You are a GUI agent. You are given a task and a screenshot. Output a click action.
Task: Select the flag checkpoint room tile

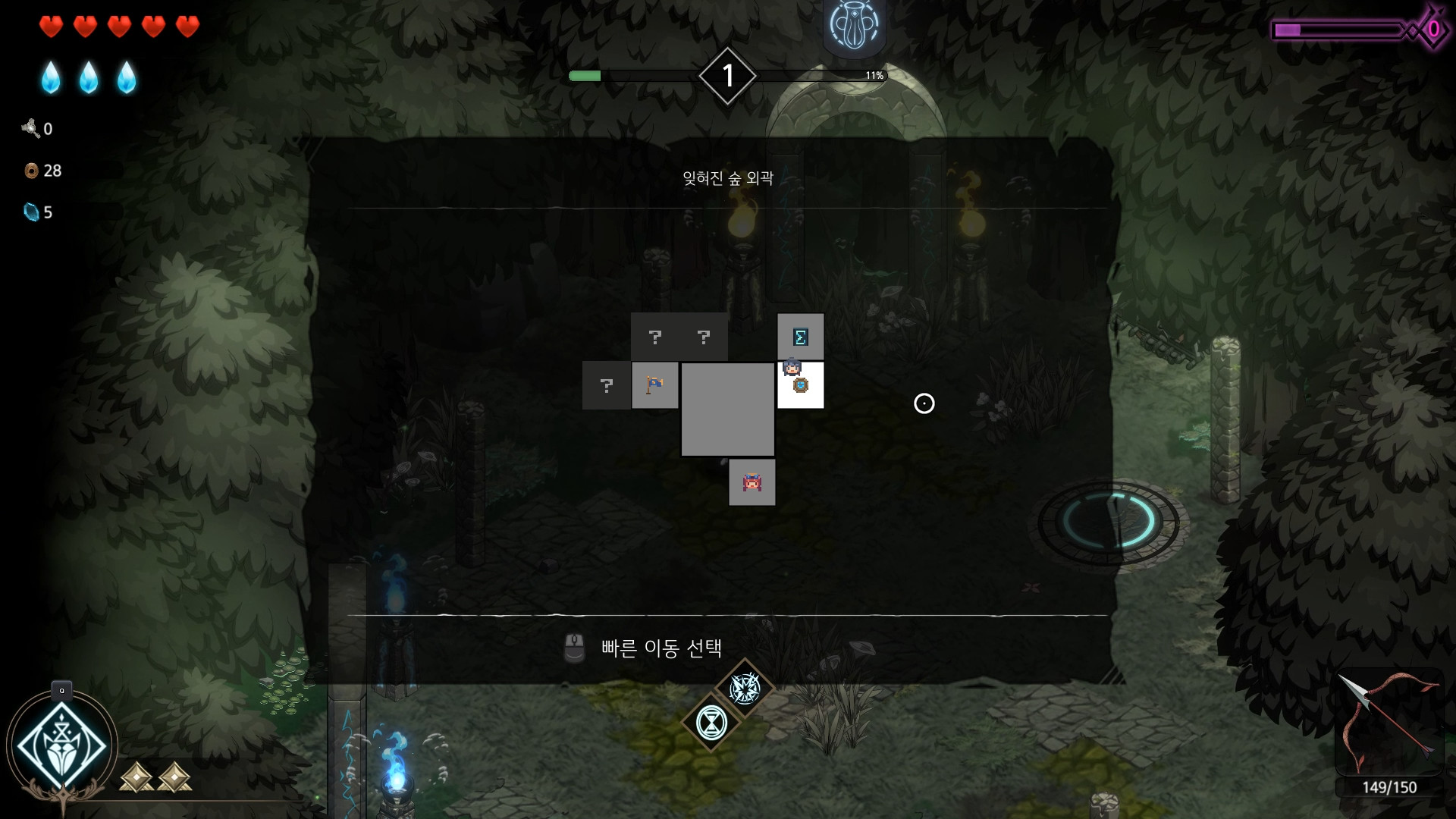(655, 385)
